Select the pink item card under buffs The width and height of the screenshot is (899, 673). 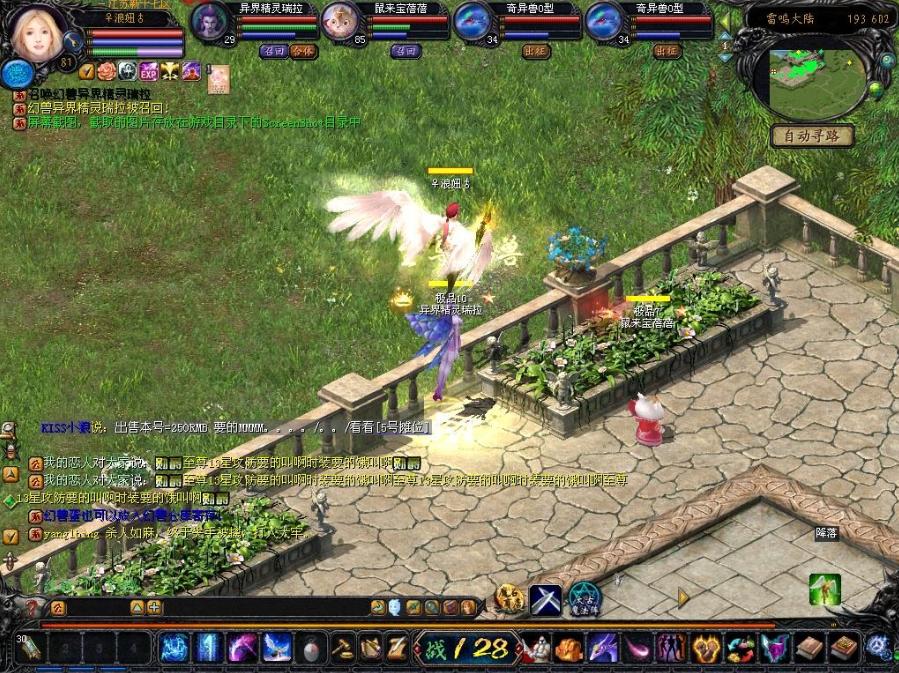point(218,78)
